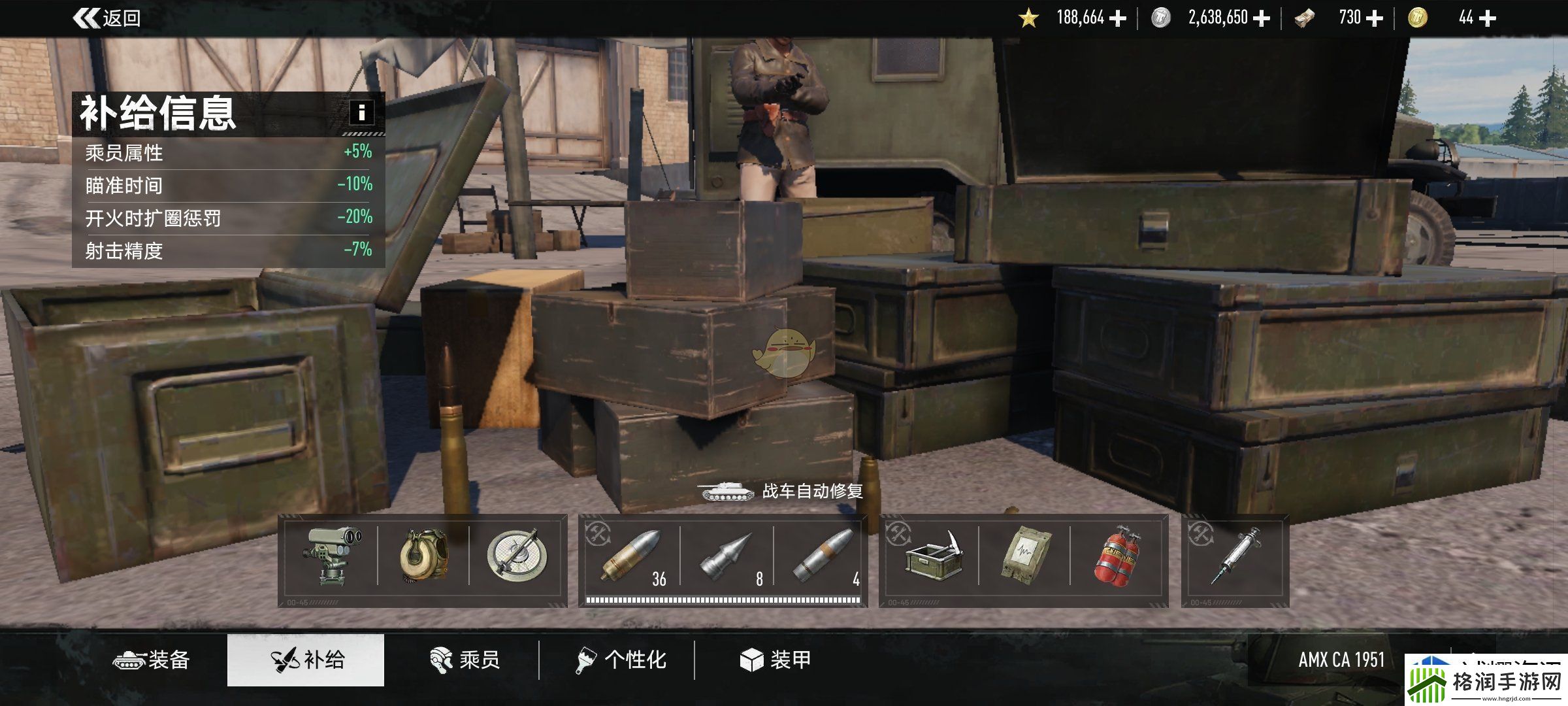
Task: Open the 补给信息 info icon
Action: click(361, 112)
